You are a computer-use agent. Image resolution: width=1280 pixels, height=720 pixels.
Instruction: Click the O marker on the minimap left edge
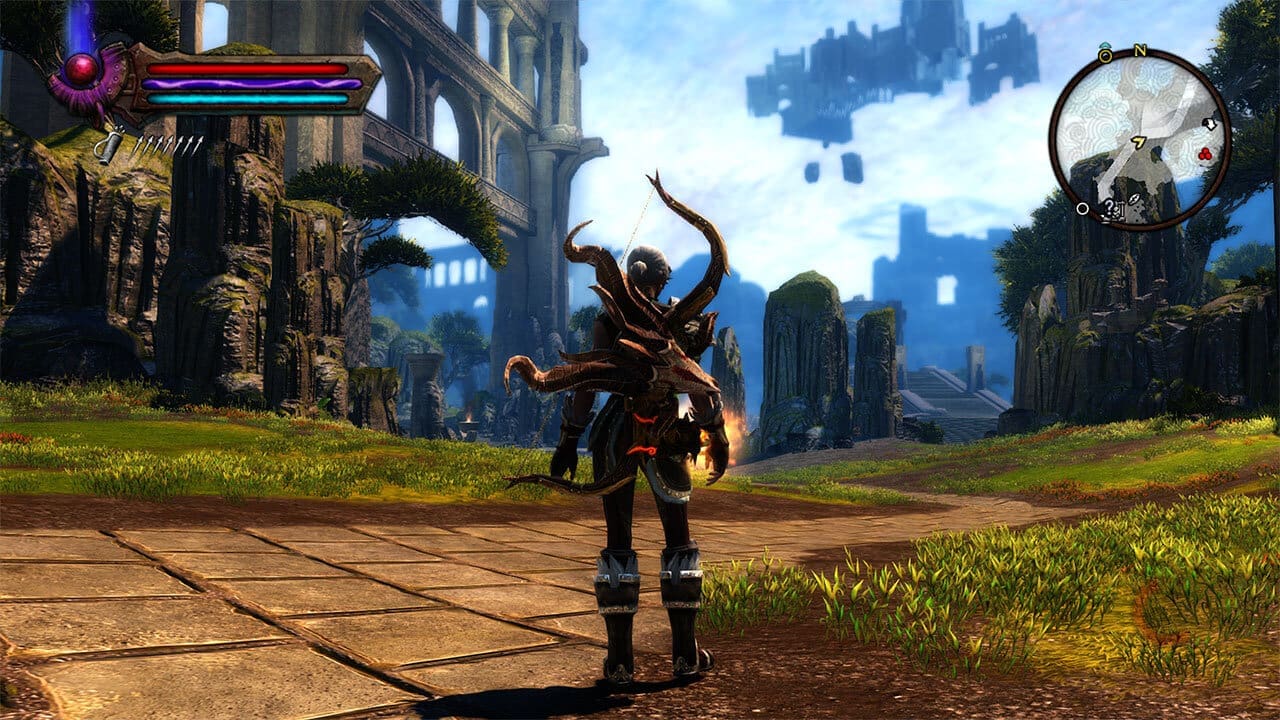[x=1082, y=208]
